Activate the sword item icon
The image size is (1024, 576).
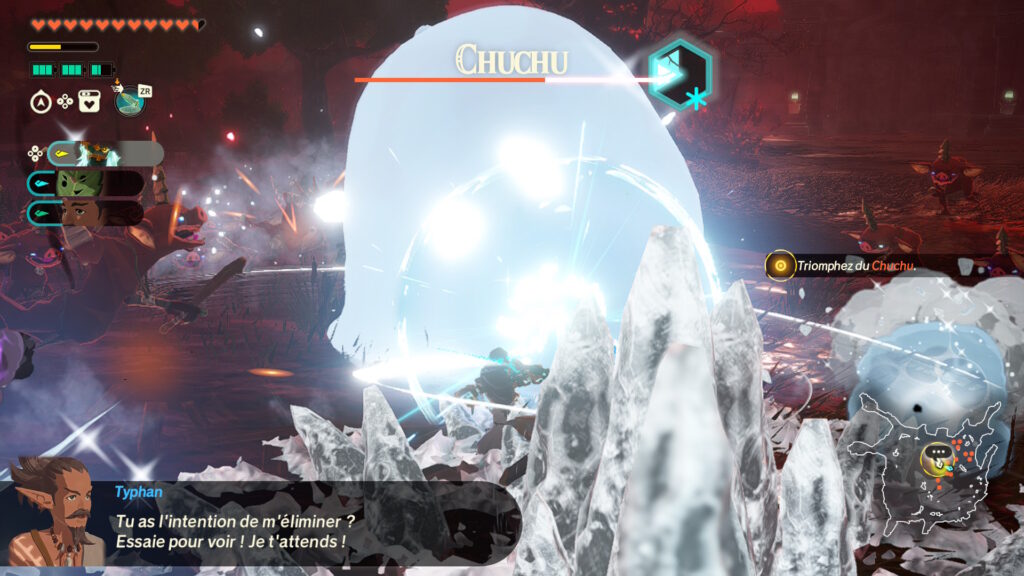130,100
